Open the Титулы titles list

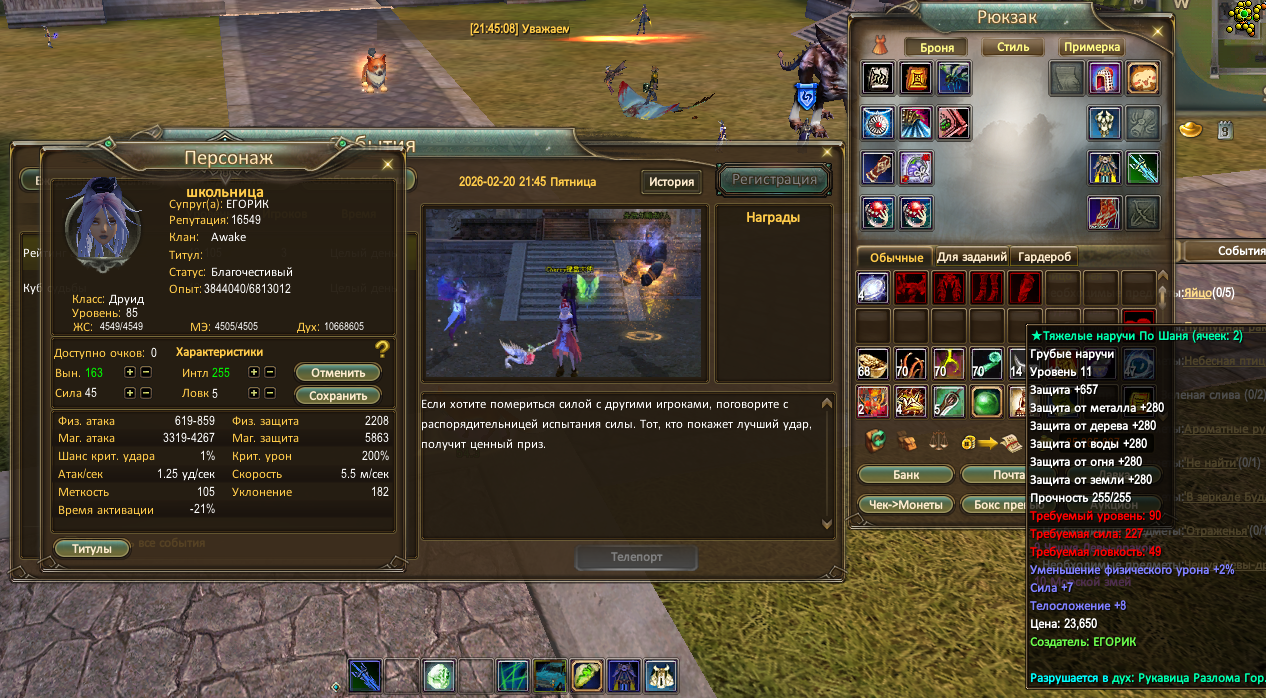coord(91,549)
